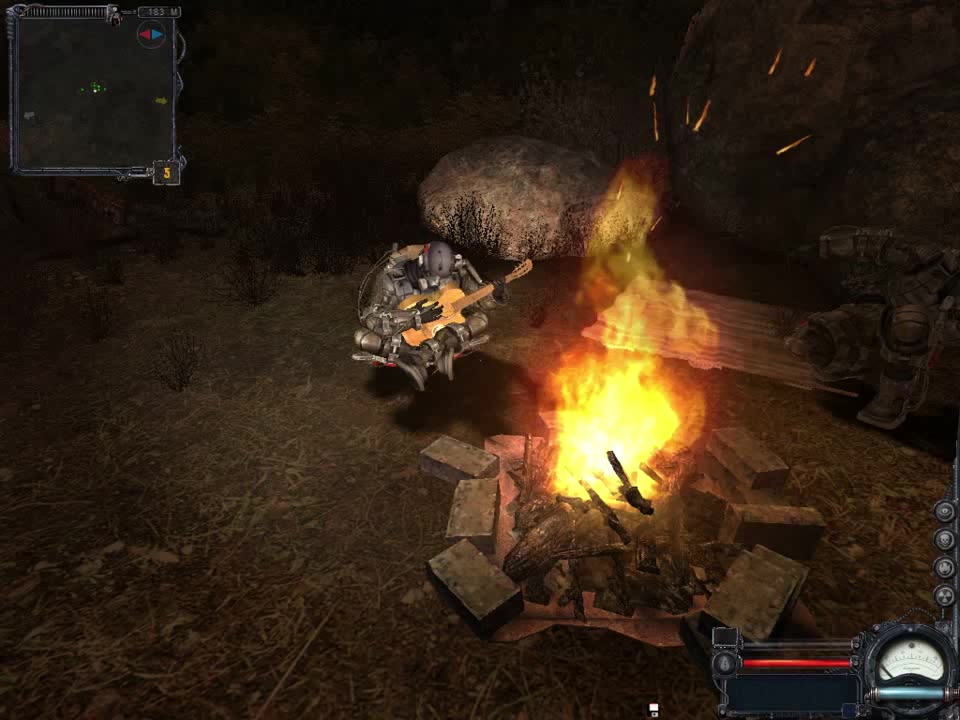
Task: Select the radiation trefoil indicator icon
Action: click(x=944, y=596)
